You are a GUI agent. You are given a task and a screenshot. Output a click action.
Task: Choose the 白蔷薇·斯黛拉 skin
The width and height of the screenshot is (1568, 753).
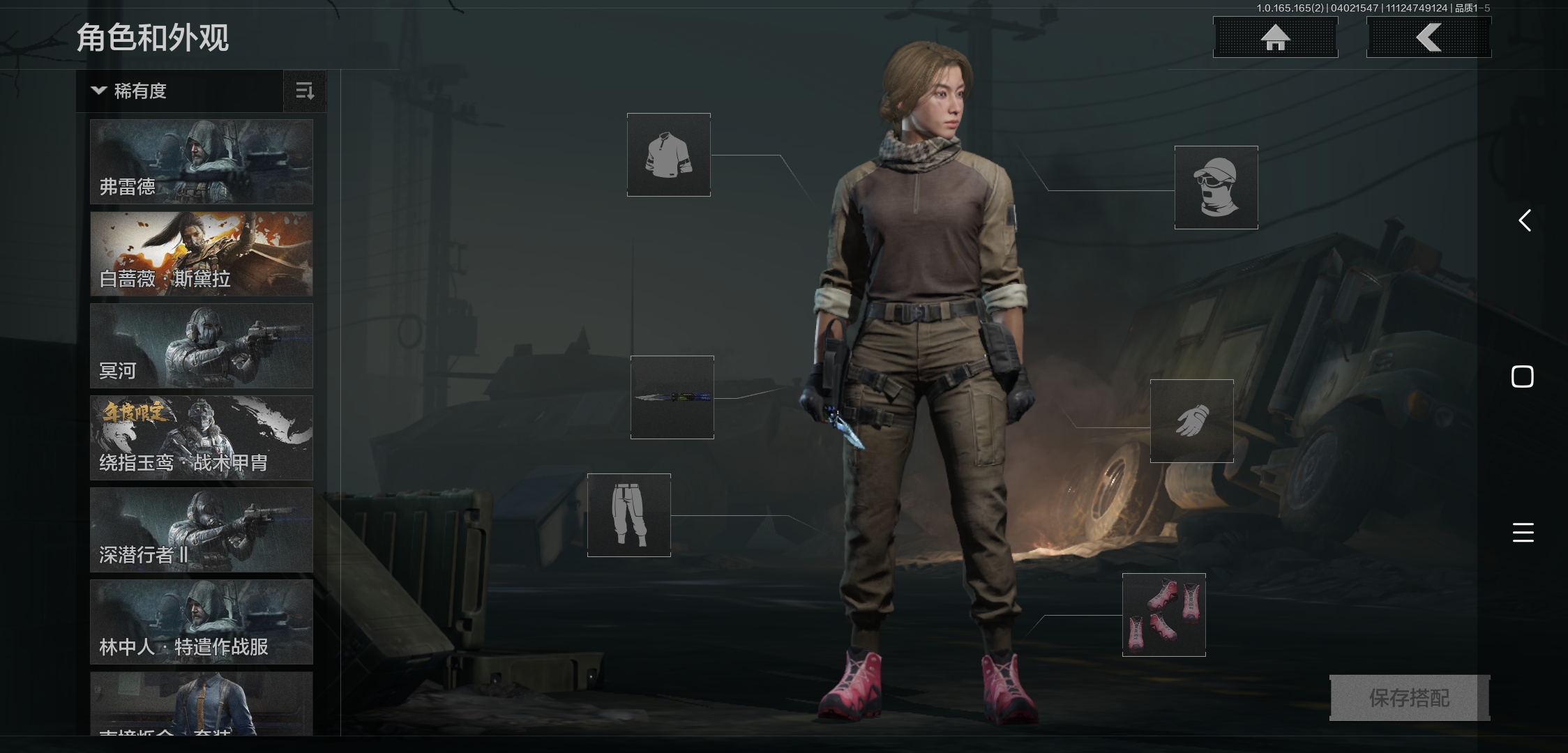(x=202, y=254)
